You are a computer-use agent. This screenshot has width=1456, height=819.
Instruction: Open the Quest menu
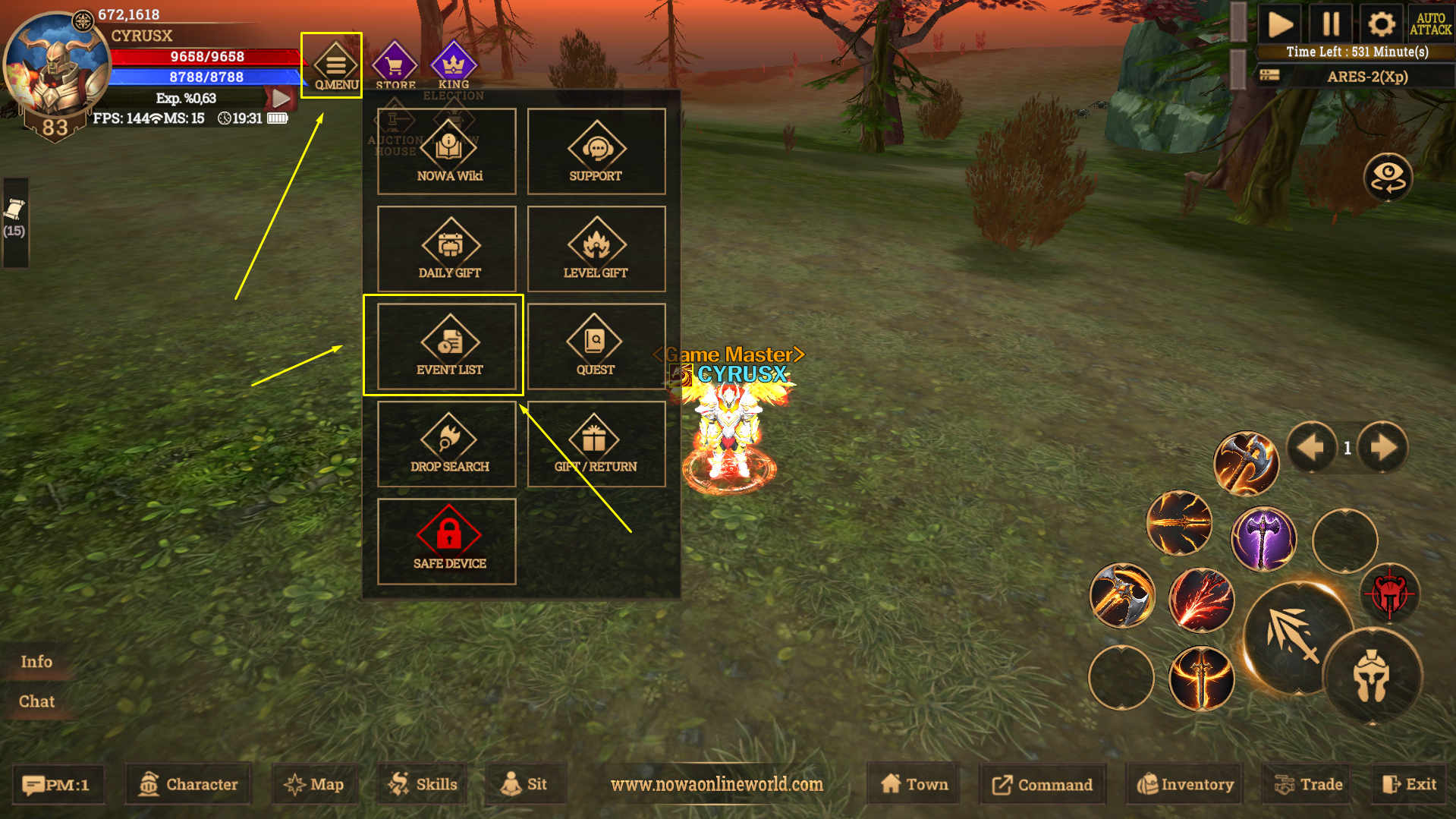coord(596,346)
